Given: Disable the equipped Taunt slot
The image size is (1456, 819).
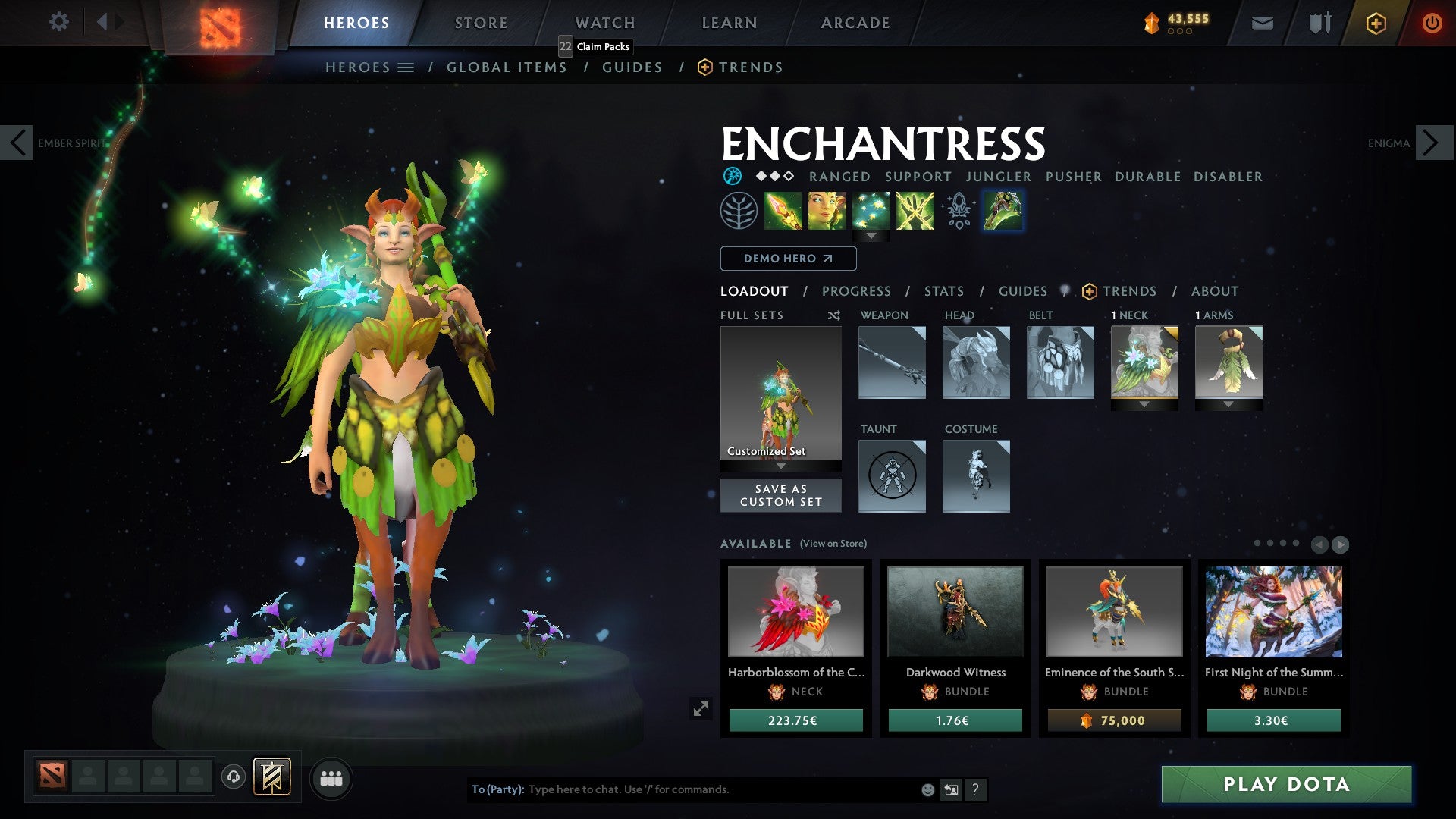Looking at the screenshot, I should coord(892,475).
